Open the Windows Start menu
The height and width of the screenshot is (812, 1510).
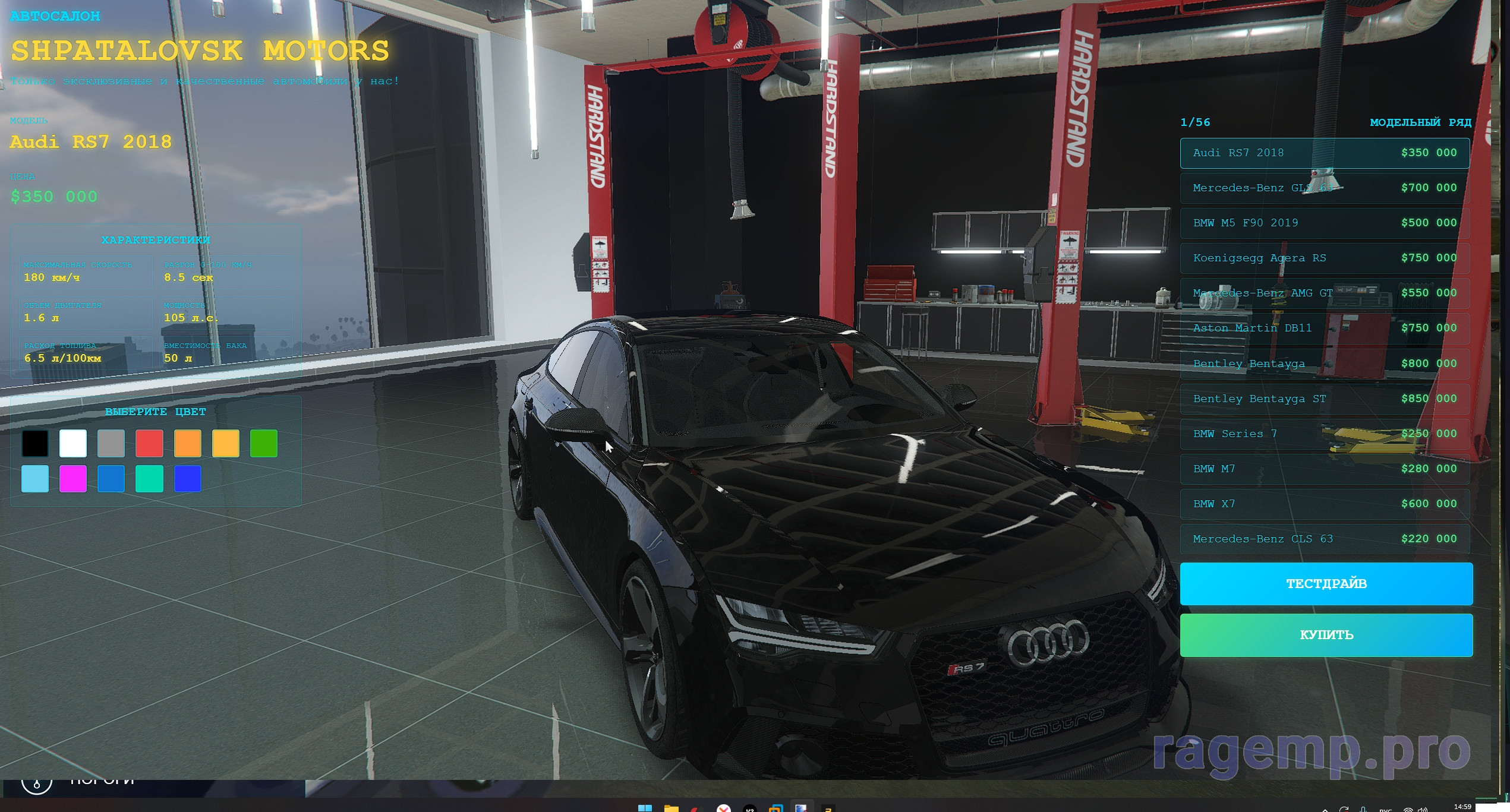pos(645,808)
